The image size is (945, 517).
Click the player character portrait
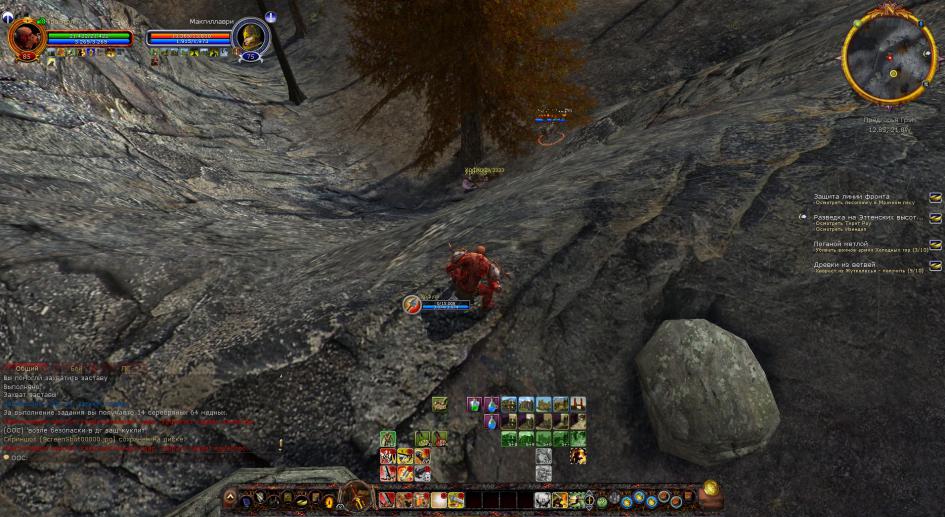24,38
